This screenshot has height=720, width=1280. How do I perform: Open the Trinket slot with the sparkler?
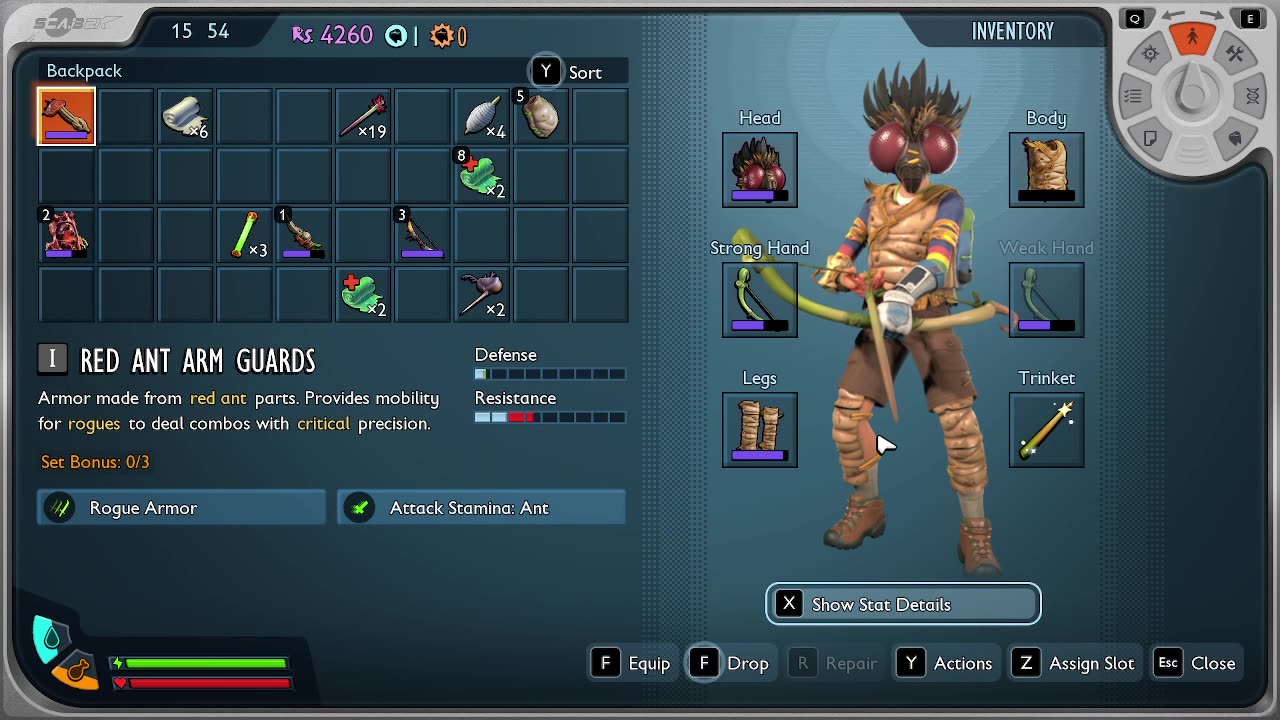point(1046,430)
